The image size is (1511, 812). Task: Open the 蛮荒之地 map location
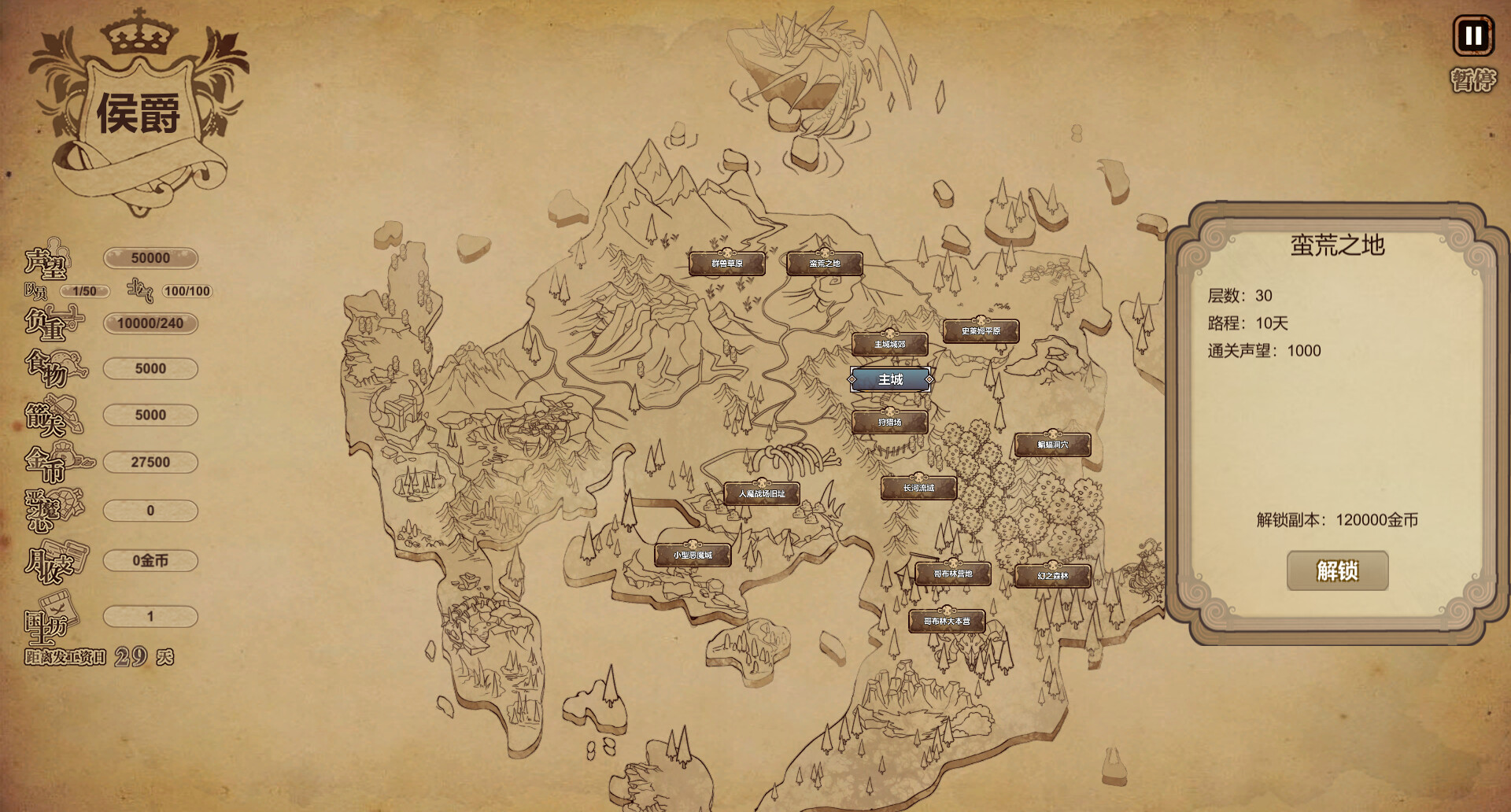(x=824, y=264)
